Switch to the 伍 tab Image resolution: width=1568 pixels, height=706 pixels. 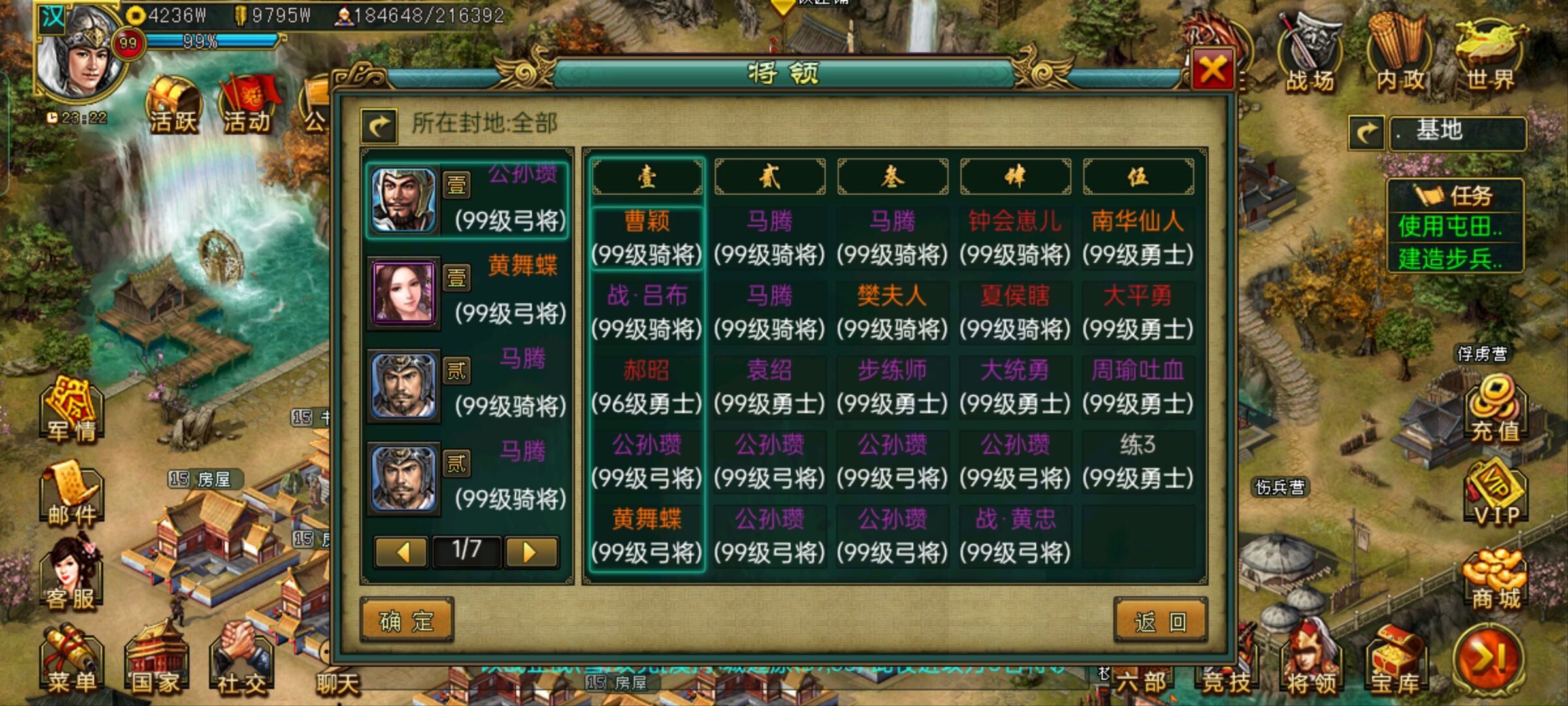coord(1140,175)
